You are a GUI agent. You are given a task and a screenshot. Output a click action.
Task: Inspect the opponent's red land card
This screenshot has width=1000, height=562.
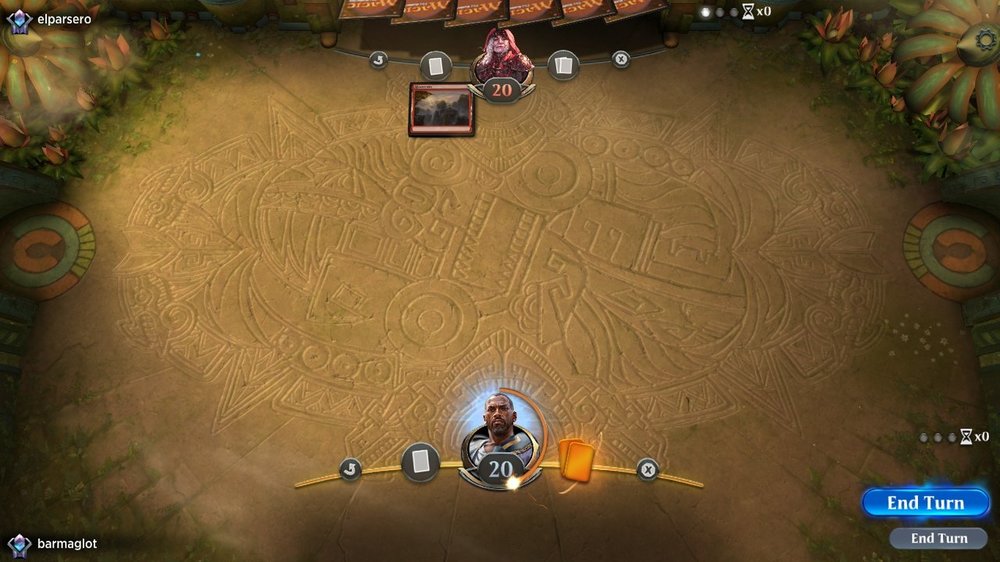click(x=441, y=109)
